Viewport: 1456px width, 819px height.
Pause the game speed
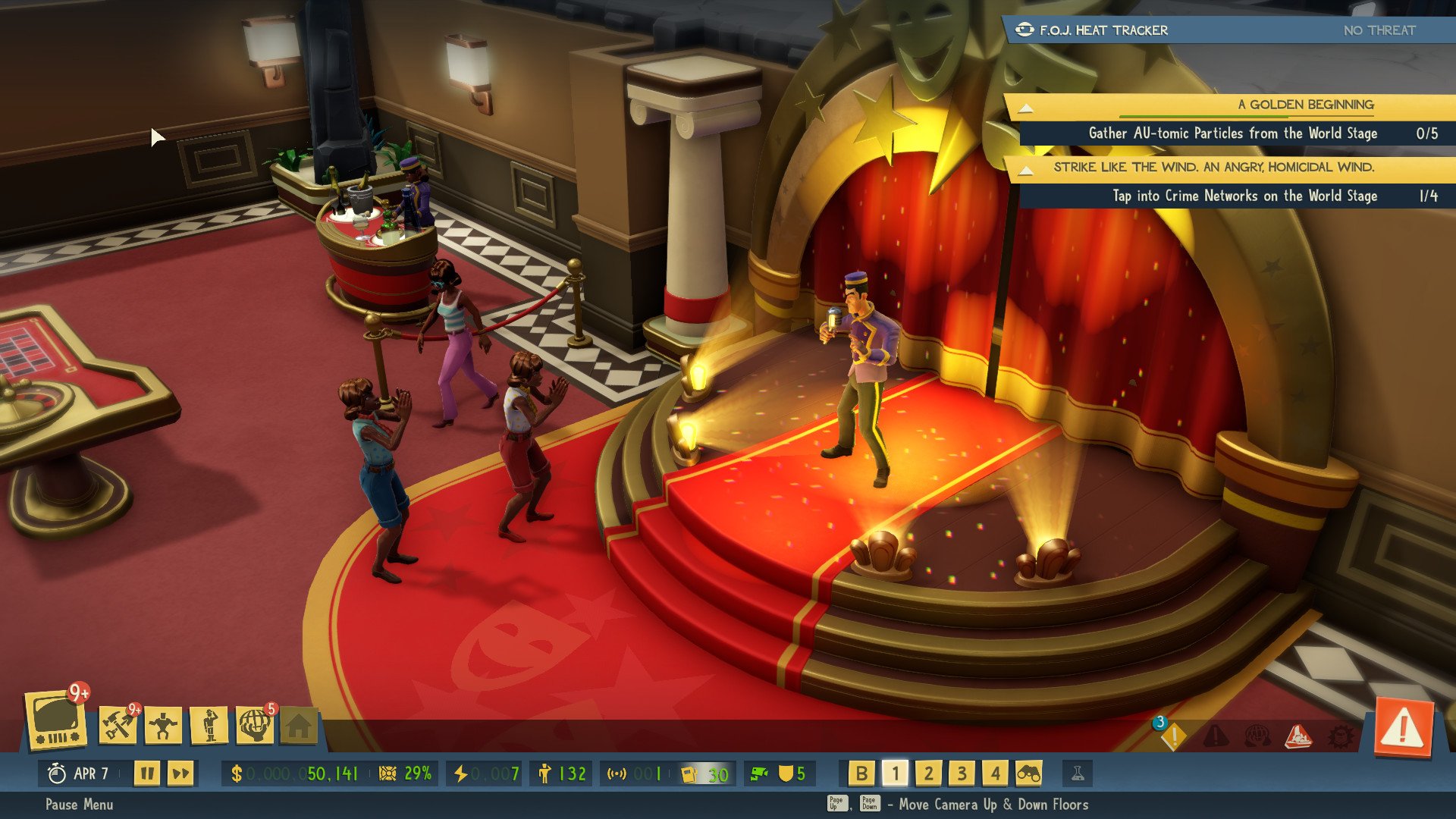coord(147,773)
